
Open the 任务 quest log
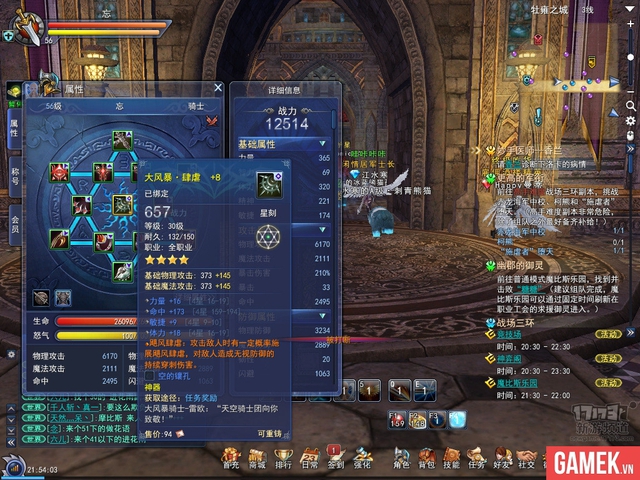pyautogui.click(x=476, y=455)
